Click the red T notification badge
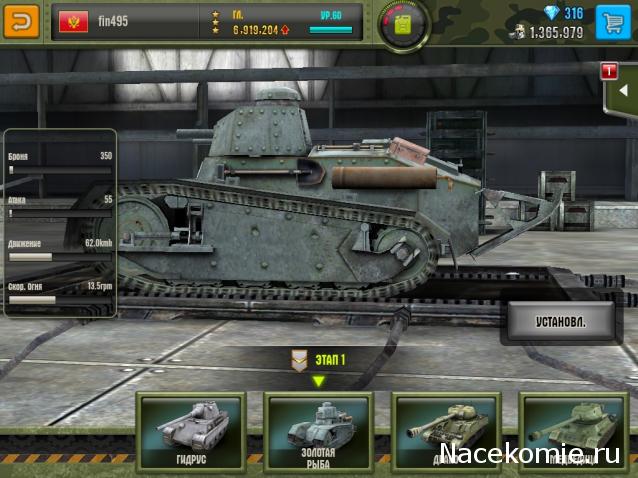 click(608, 70)
